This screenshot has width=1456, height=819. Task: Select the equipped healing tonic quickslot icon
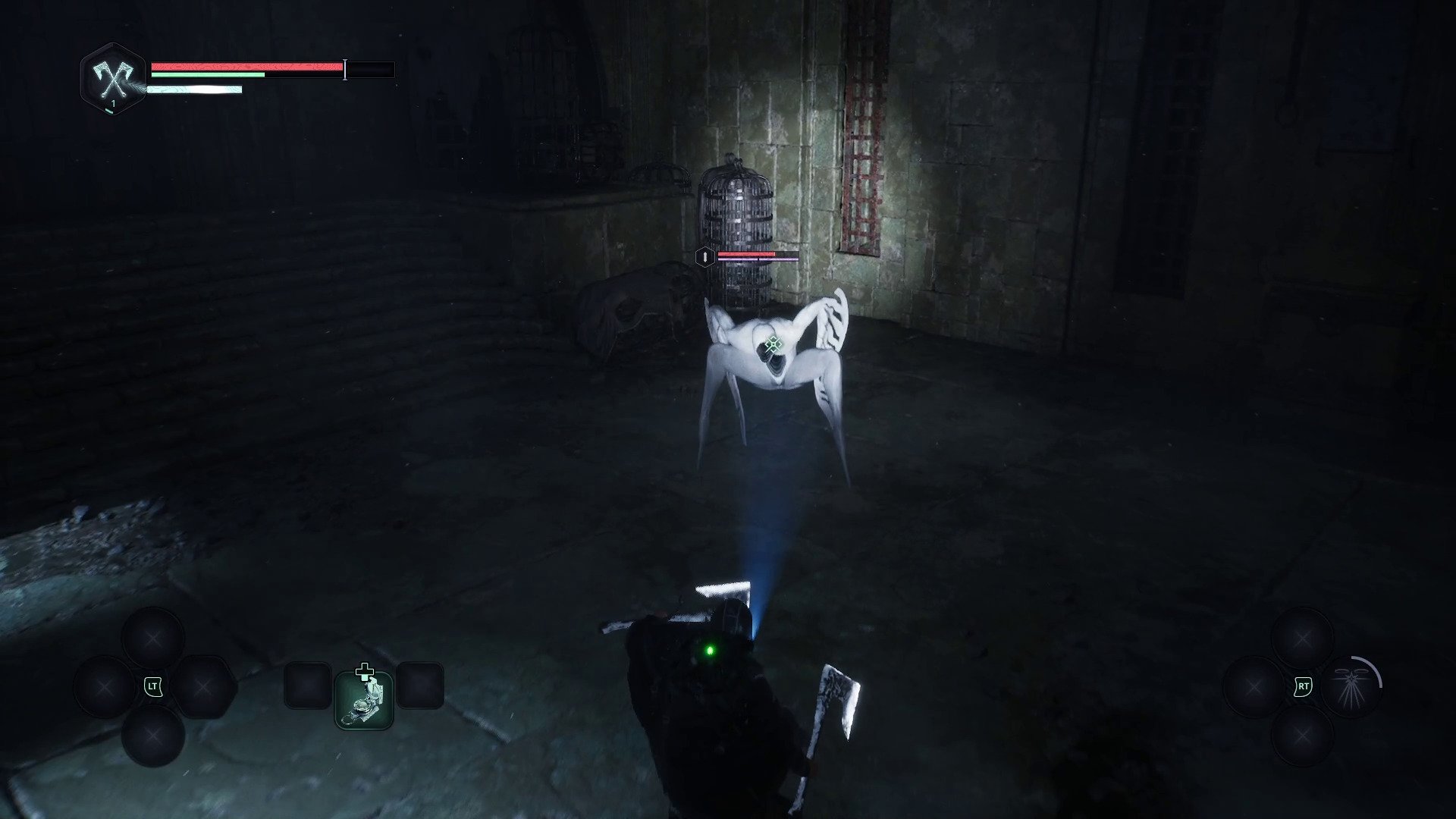click(x=363, y=700)
